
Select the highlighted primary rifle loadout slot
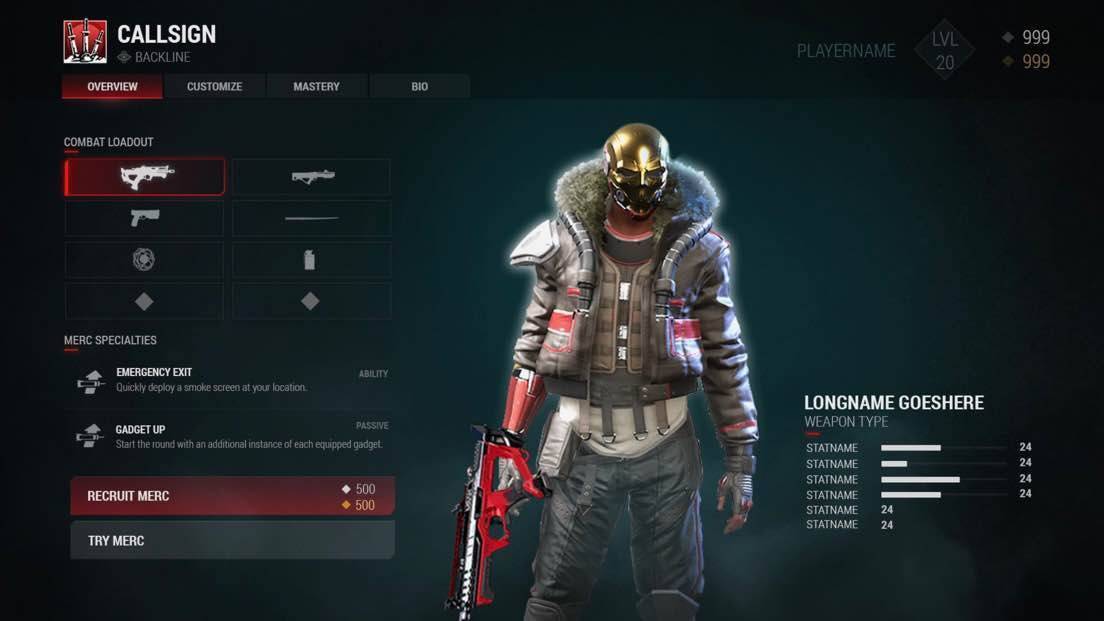[145, 177]
